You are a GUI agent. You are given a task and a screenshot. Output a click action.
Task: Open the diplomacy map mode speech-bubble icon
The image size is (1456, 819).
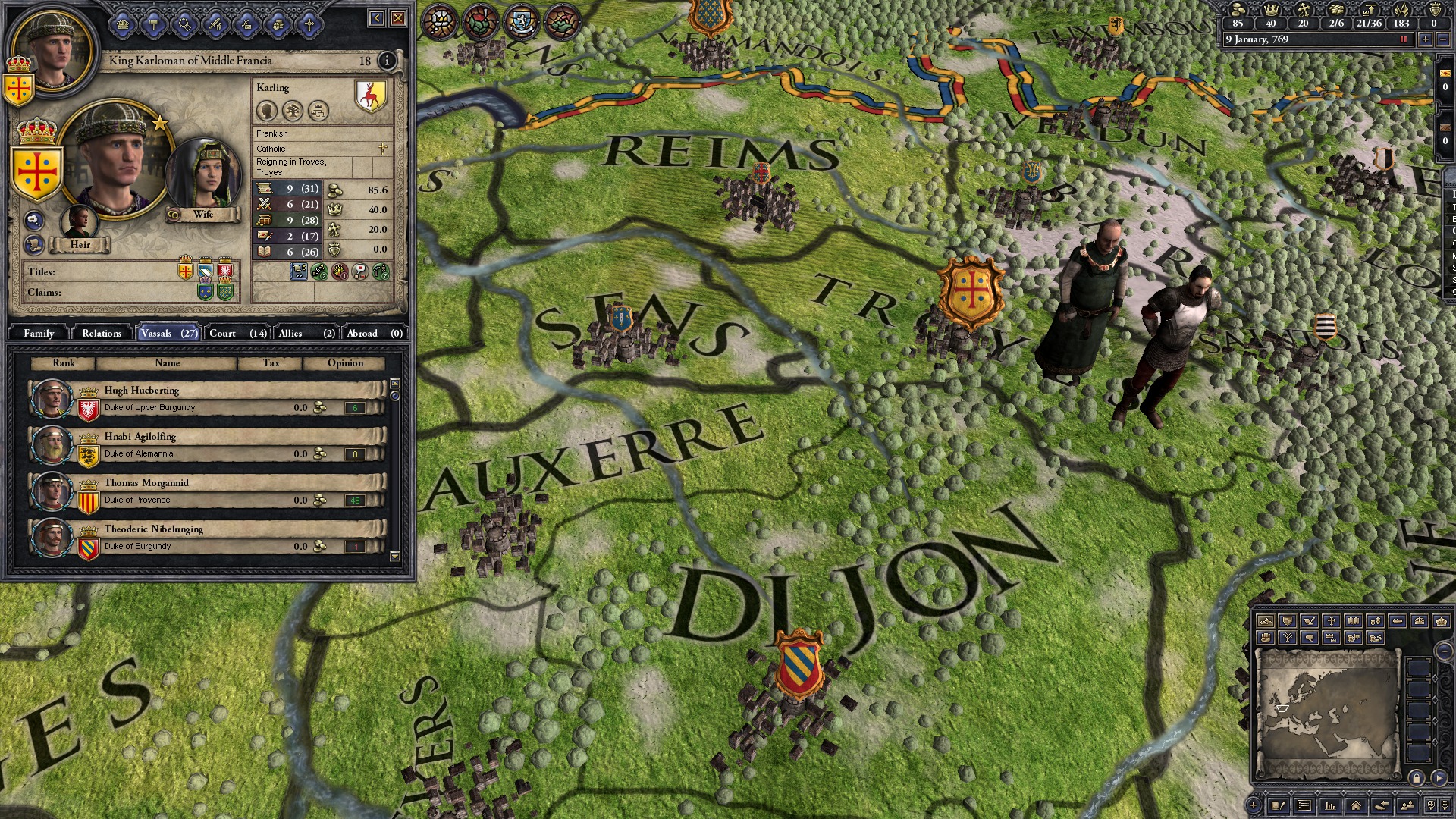click(x=1310, y=637)
